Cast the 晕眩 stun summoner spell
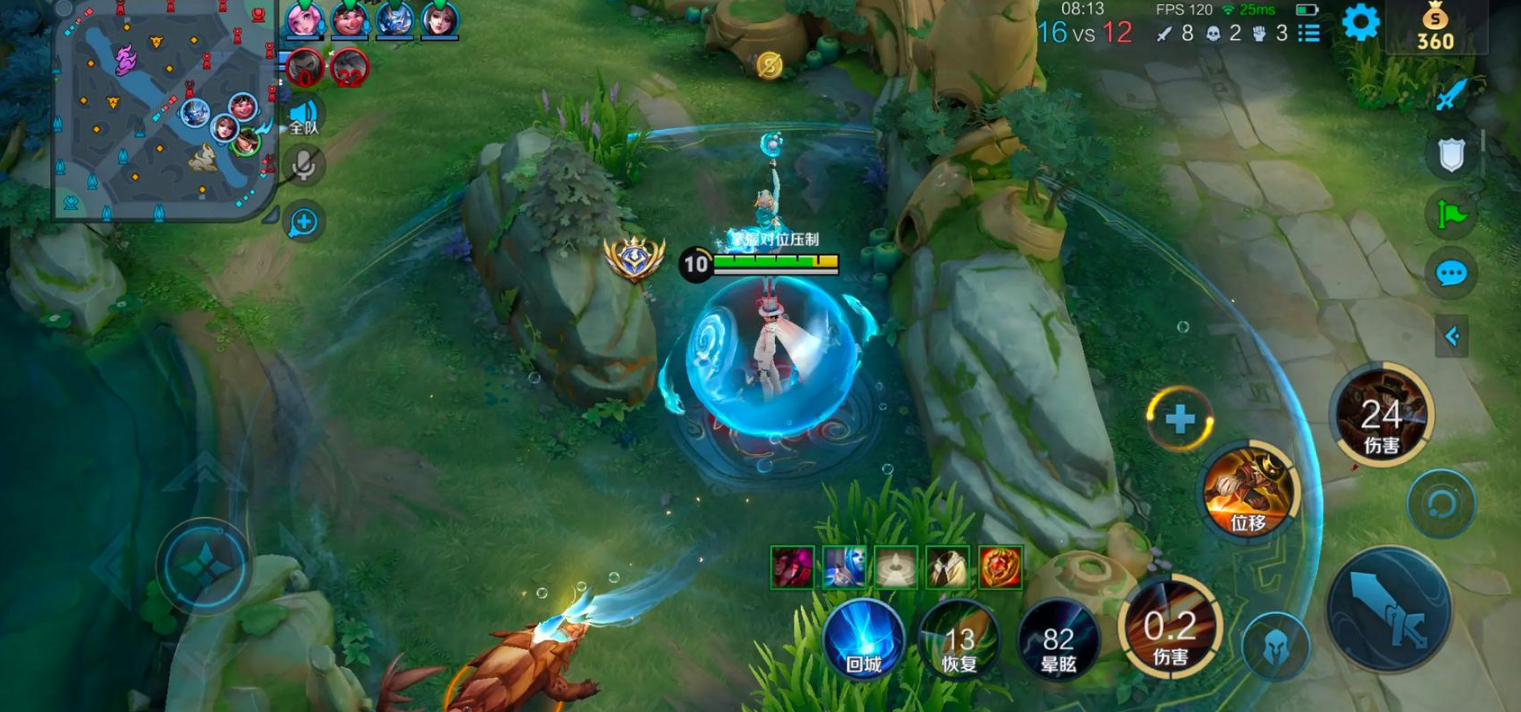1521x712 pixels. coord(1058,640)
